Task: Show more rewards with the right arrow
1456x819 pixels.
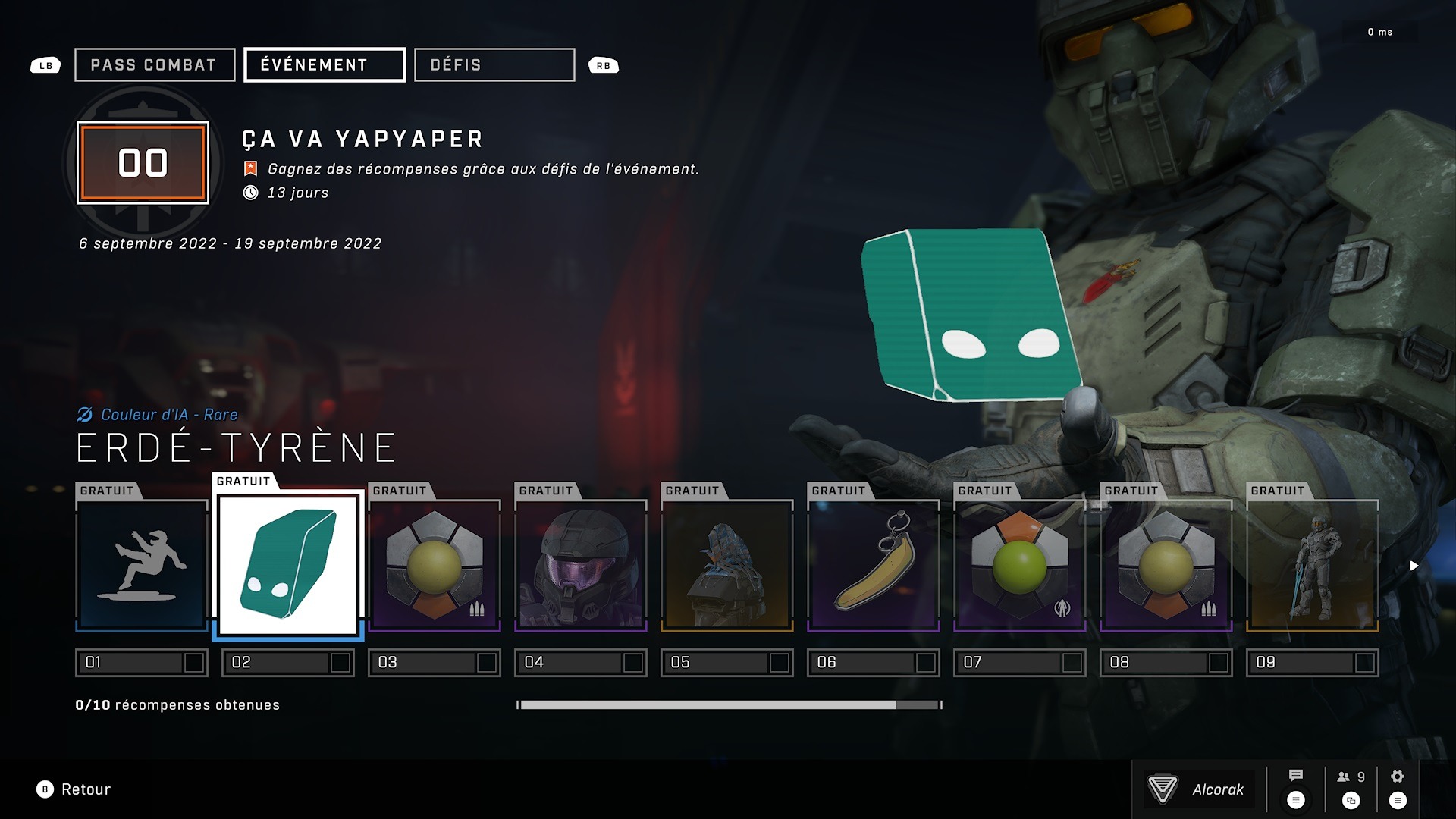Action: point(1414,566)
